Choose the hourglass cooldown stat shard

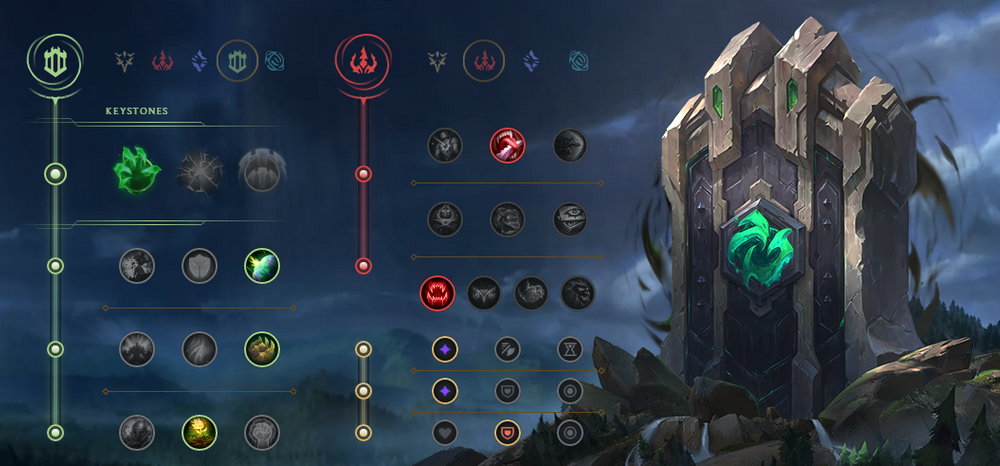[570, 349]
